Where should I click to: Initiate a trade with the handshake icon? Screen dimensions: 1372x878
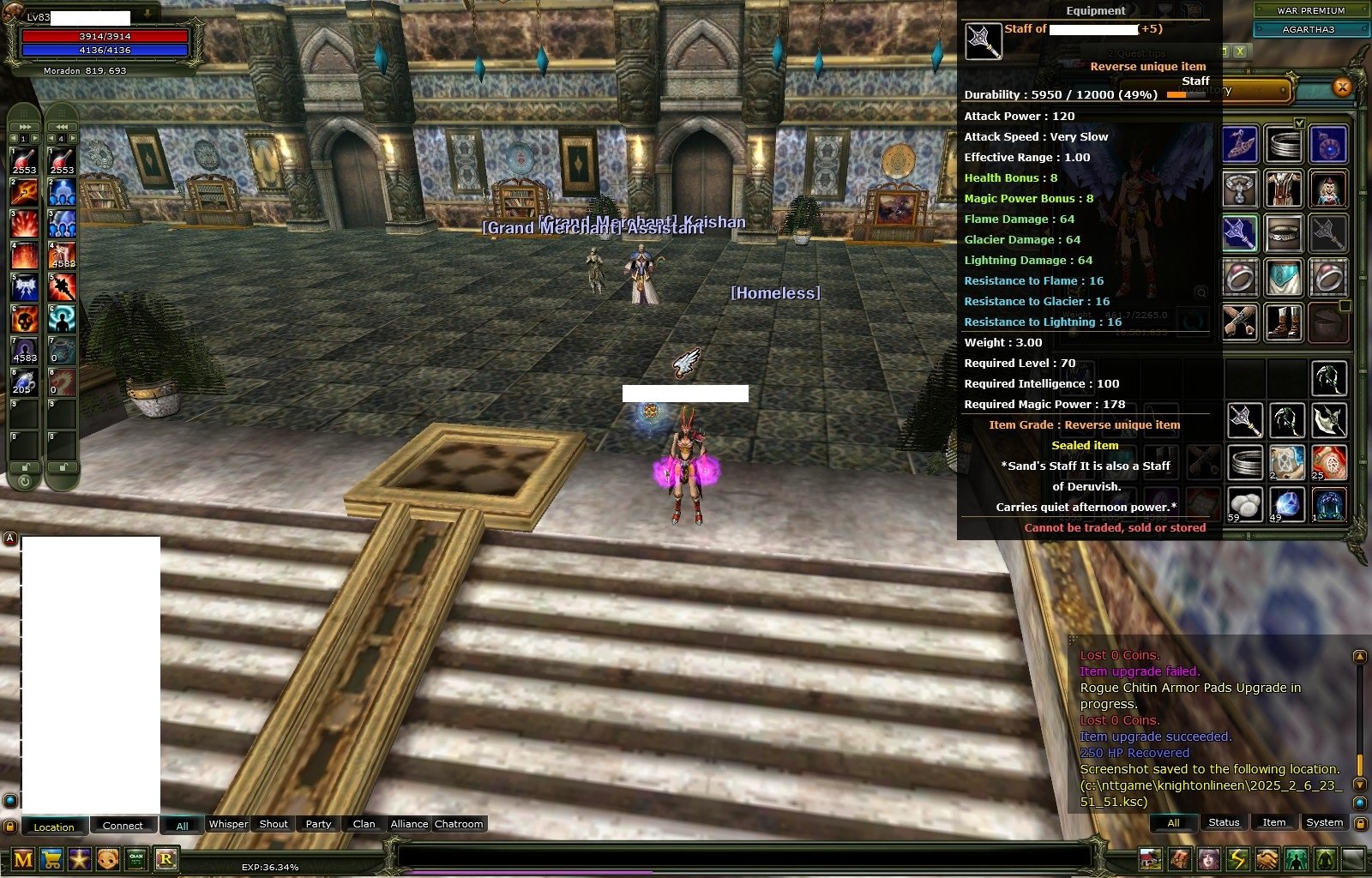[1266, 859]
